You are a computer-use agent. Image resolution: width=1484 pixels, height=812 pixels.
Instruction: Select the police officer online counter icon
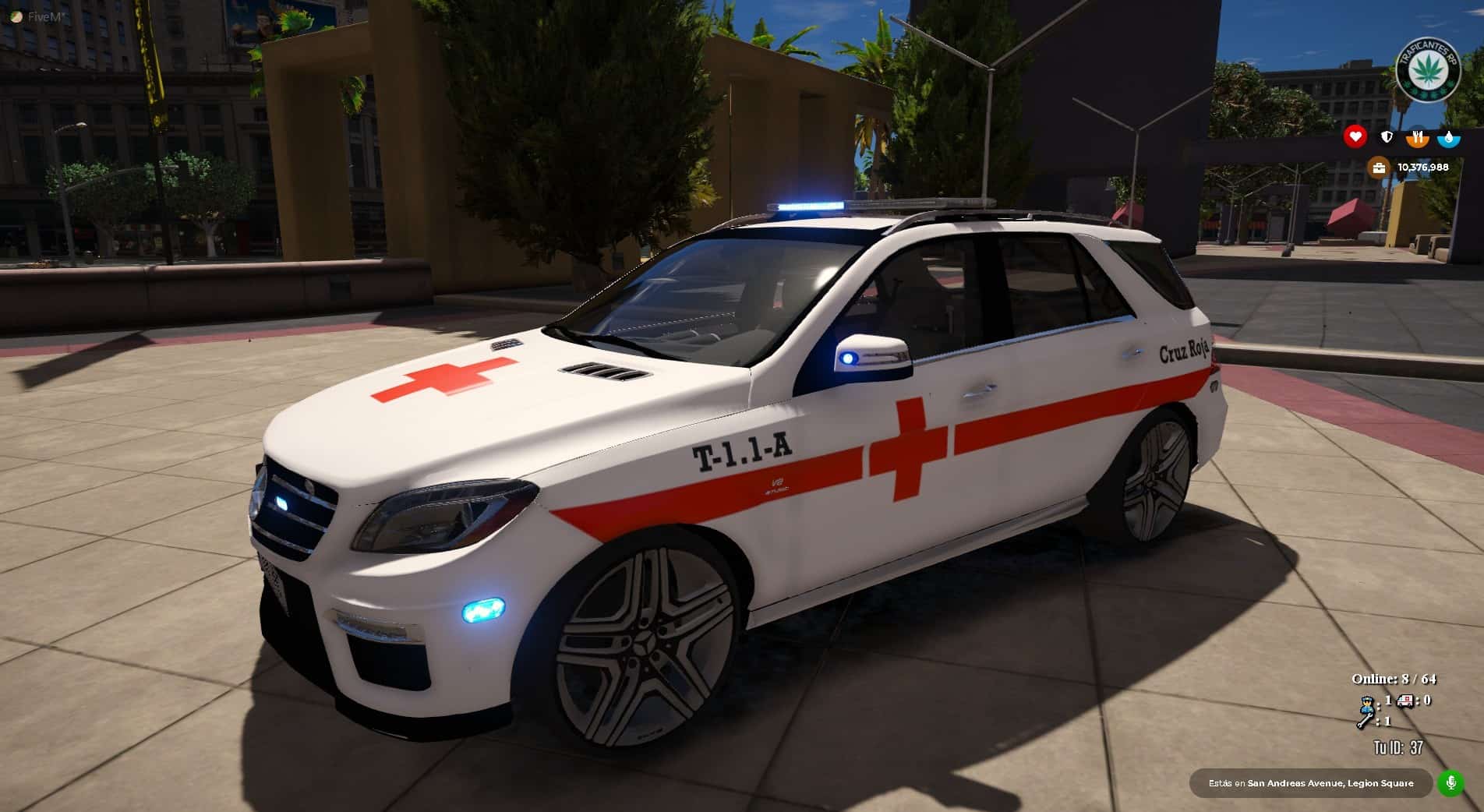pyautogui.click(x=1366, y=702)
